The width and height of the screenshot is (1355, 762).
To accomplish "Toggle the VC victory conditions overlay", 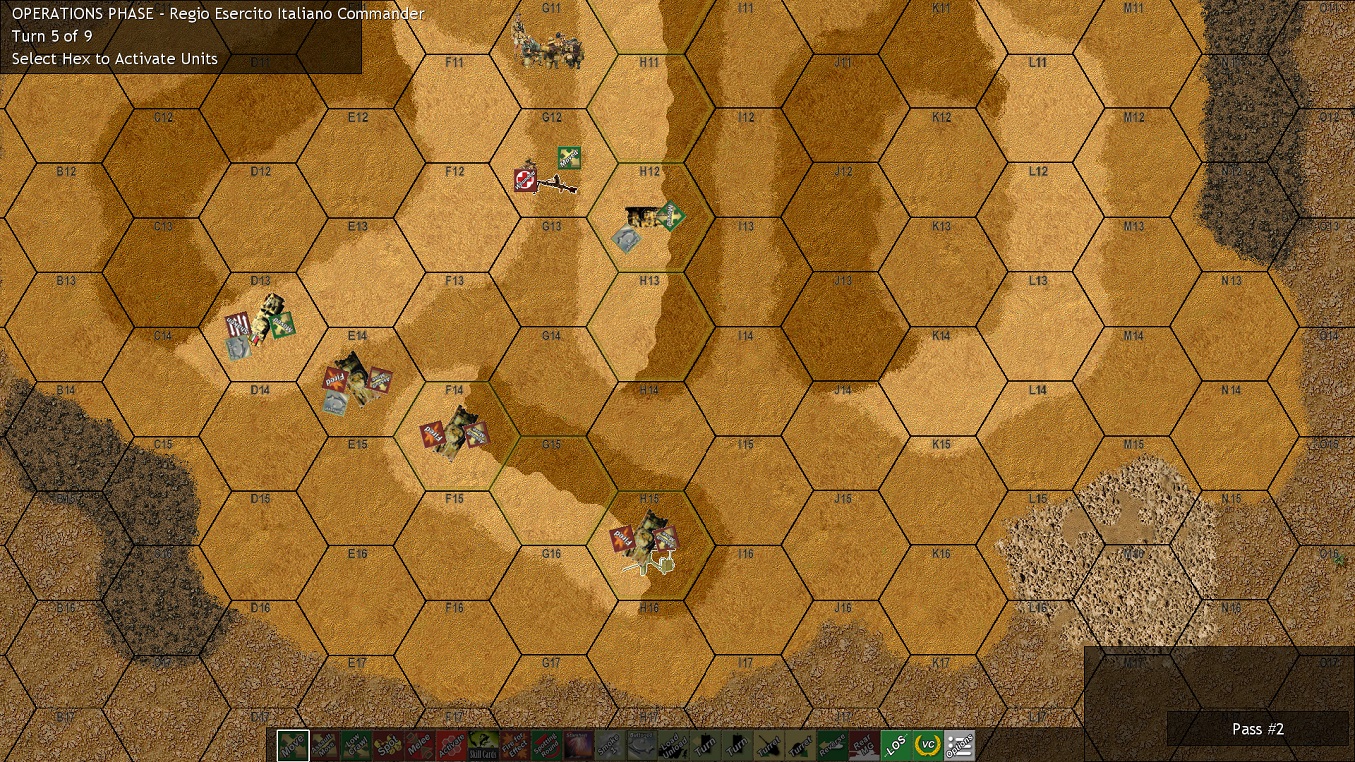I will 929,744.
